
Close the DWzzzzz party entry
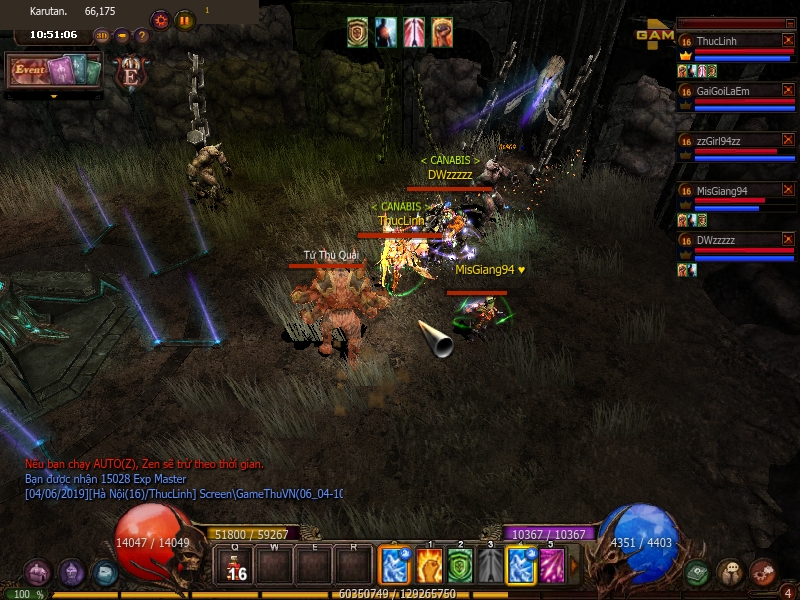click(x=788, y=240)
